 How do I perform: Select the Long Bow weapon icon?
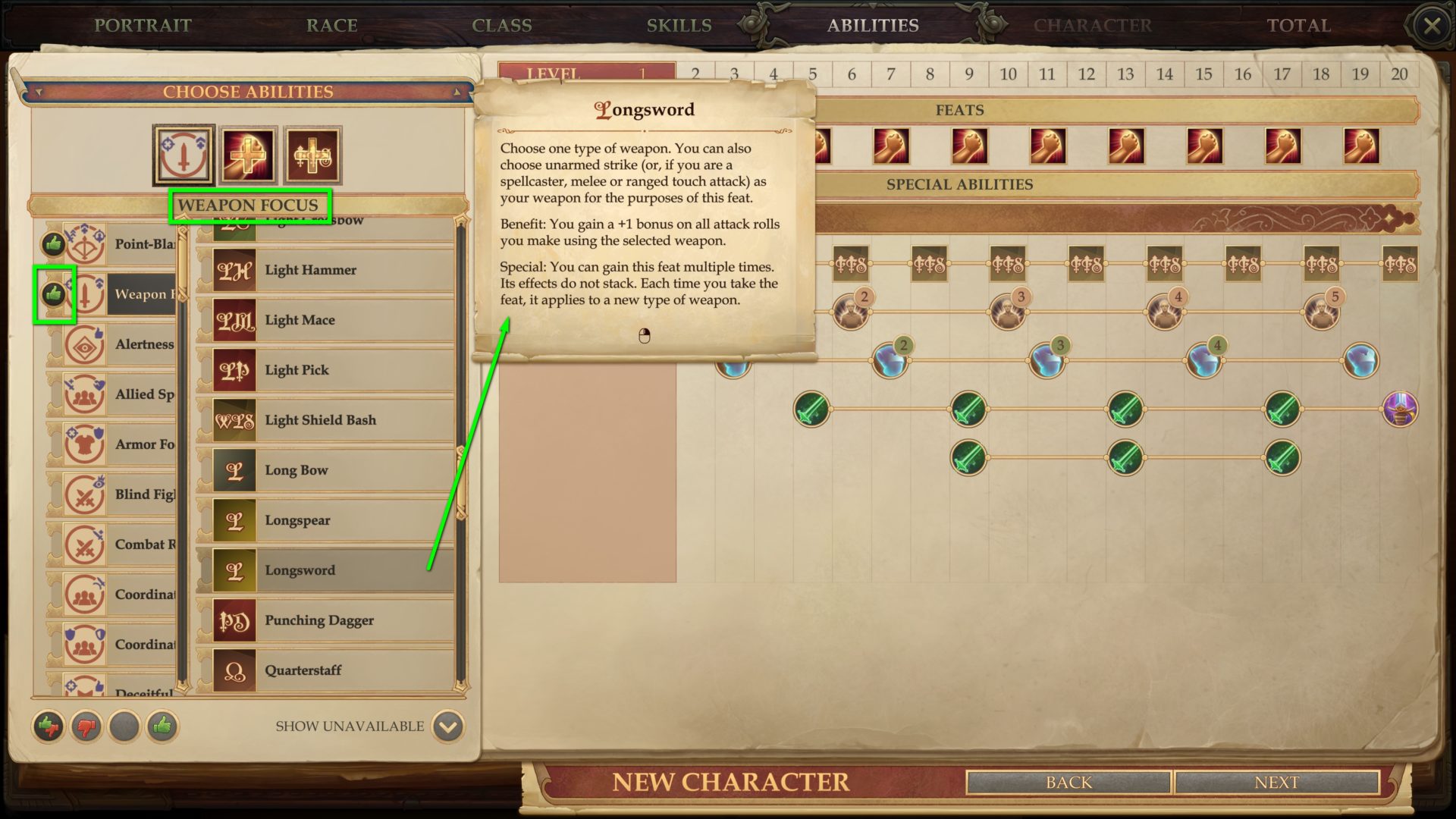(235, 470)
